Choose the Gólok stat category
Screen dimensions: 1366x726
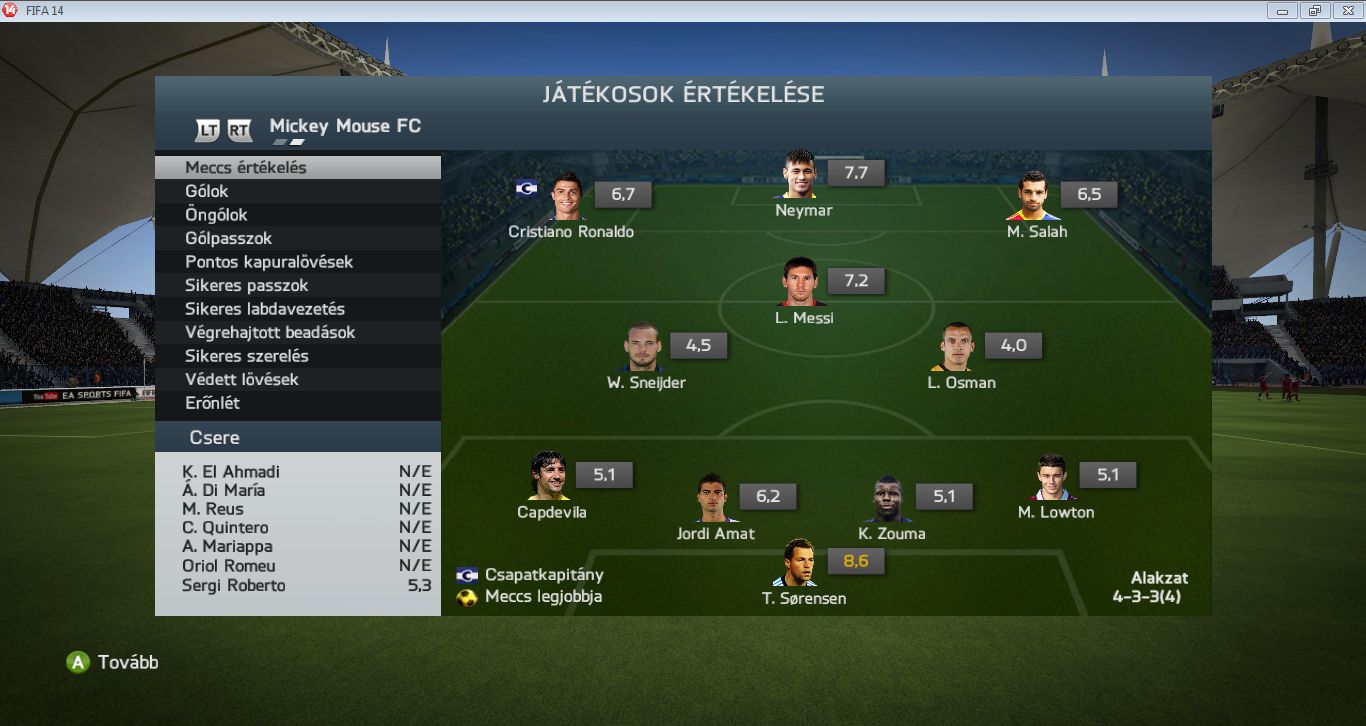[207, 191]
